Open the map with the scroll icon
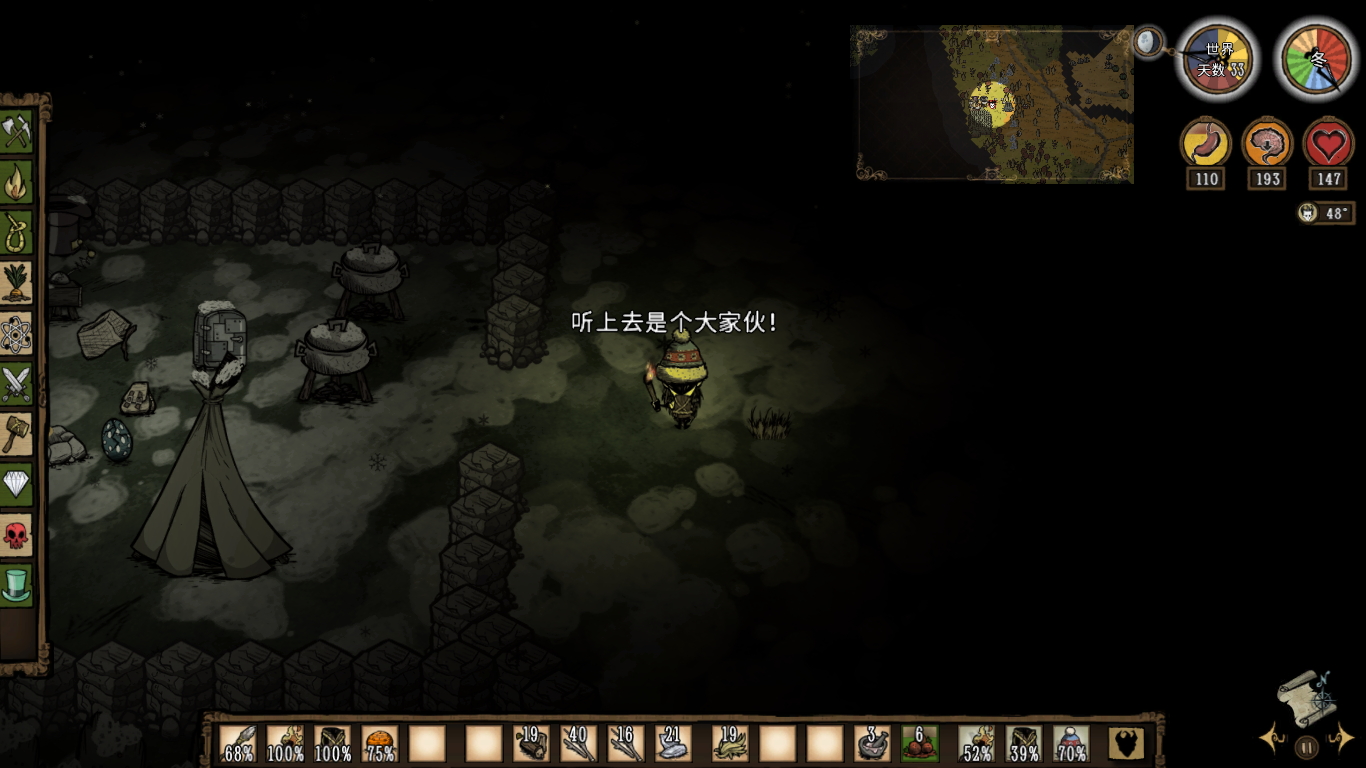Viewport: 1366px width, 768px height. coord(1307,695)
